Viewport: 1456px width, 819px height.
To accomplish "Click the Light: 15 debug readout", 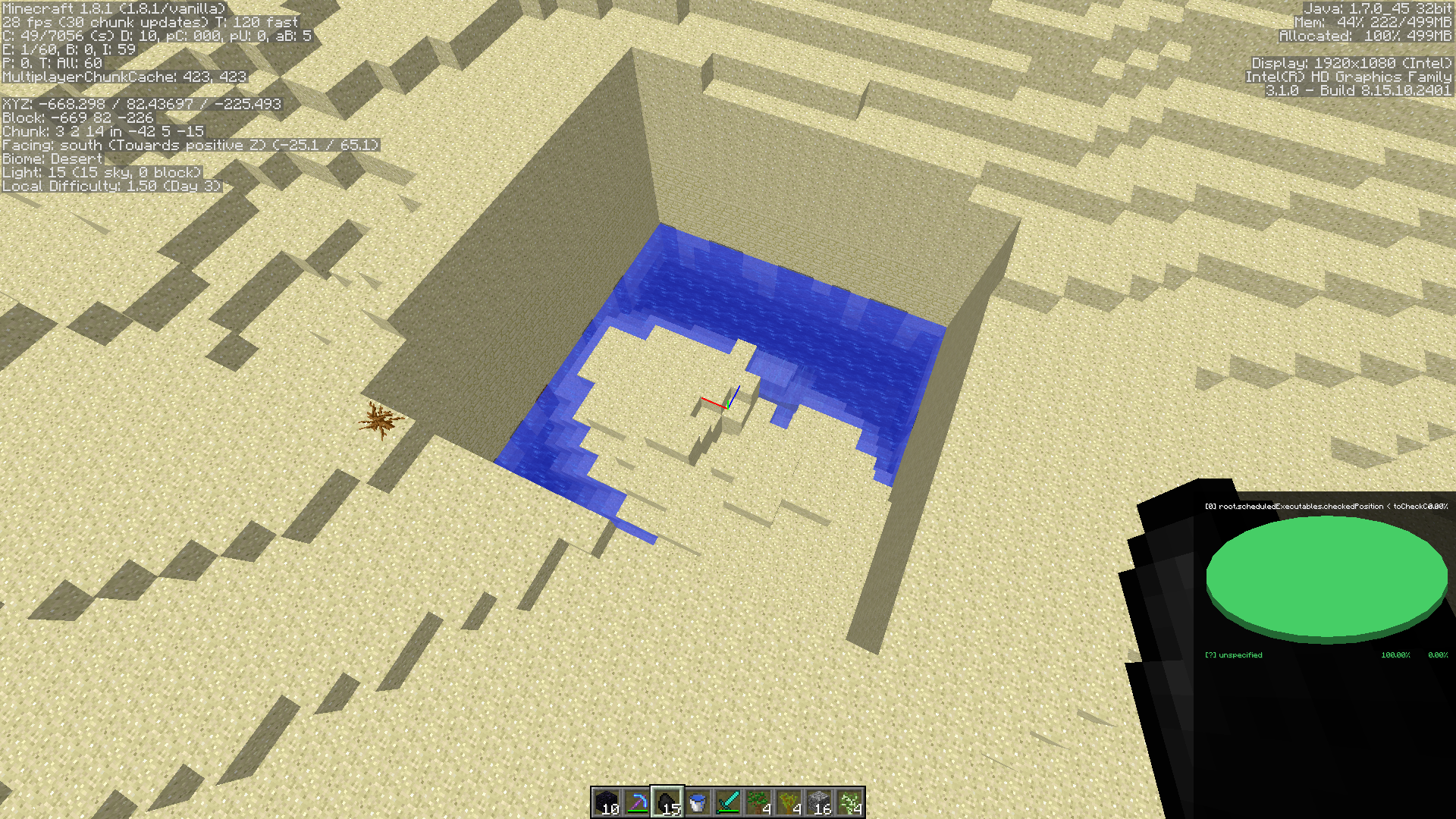I will point(102,172).
